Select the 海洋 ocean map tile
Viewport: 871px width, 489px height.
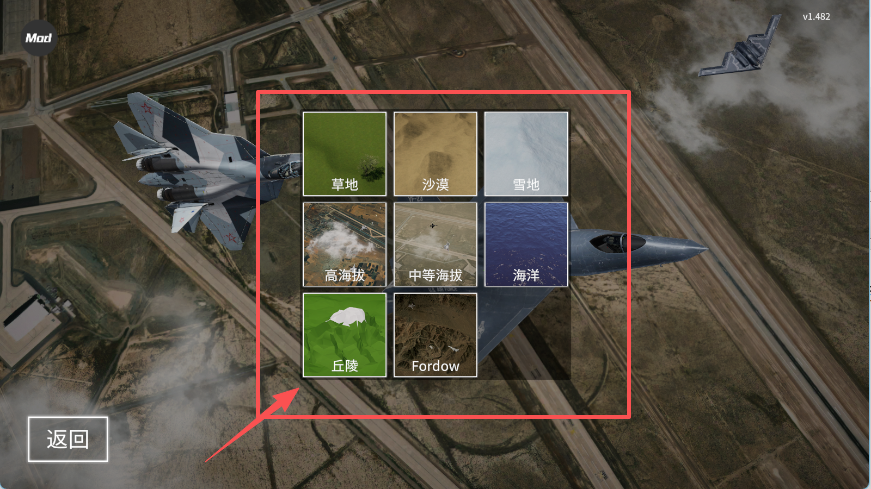526,244
